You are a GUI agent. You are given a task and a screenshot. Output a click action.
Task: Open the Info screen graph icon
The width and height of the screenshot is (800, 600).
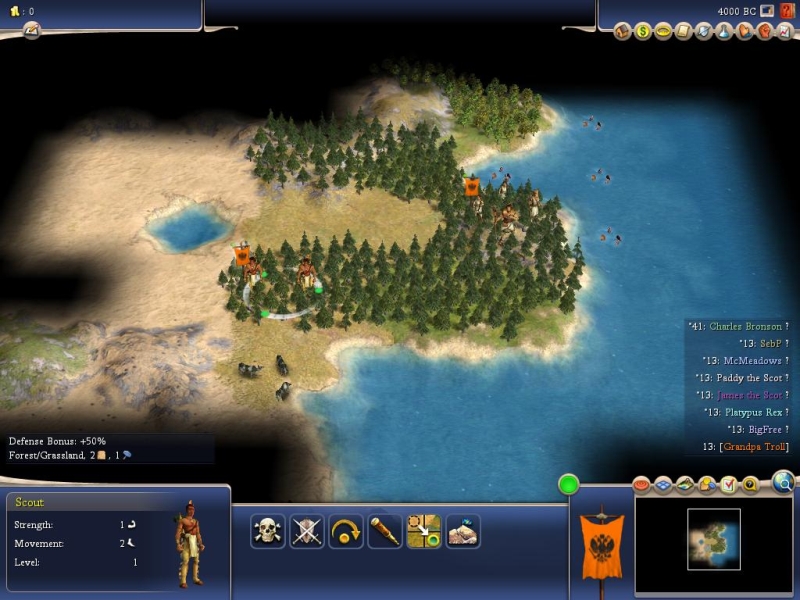pos(783,31)
